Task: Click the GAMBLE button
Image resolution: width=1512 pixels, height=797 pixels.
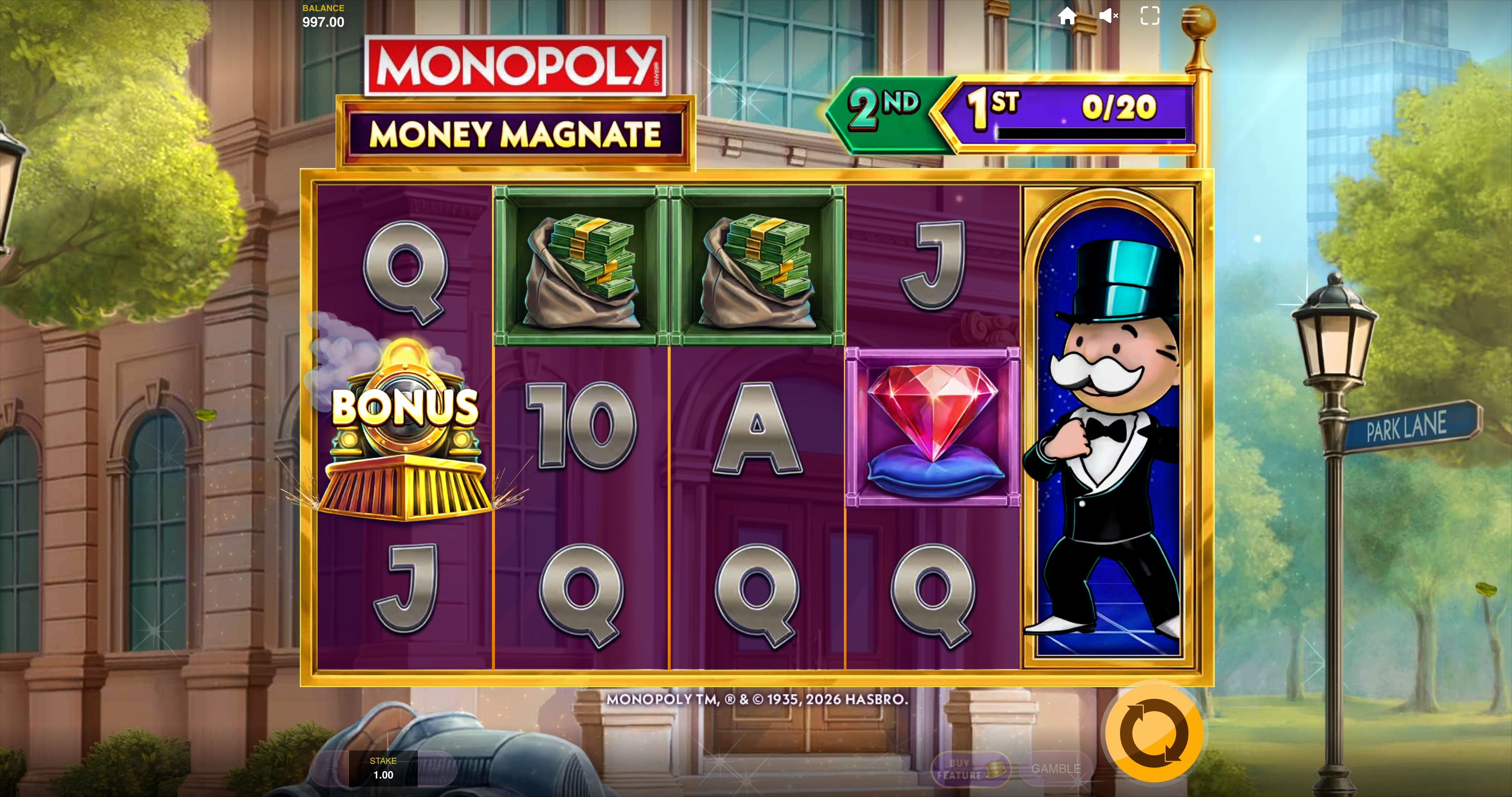Action: [x=1055, y=768]
